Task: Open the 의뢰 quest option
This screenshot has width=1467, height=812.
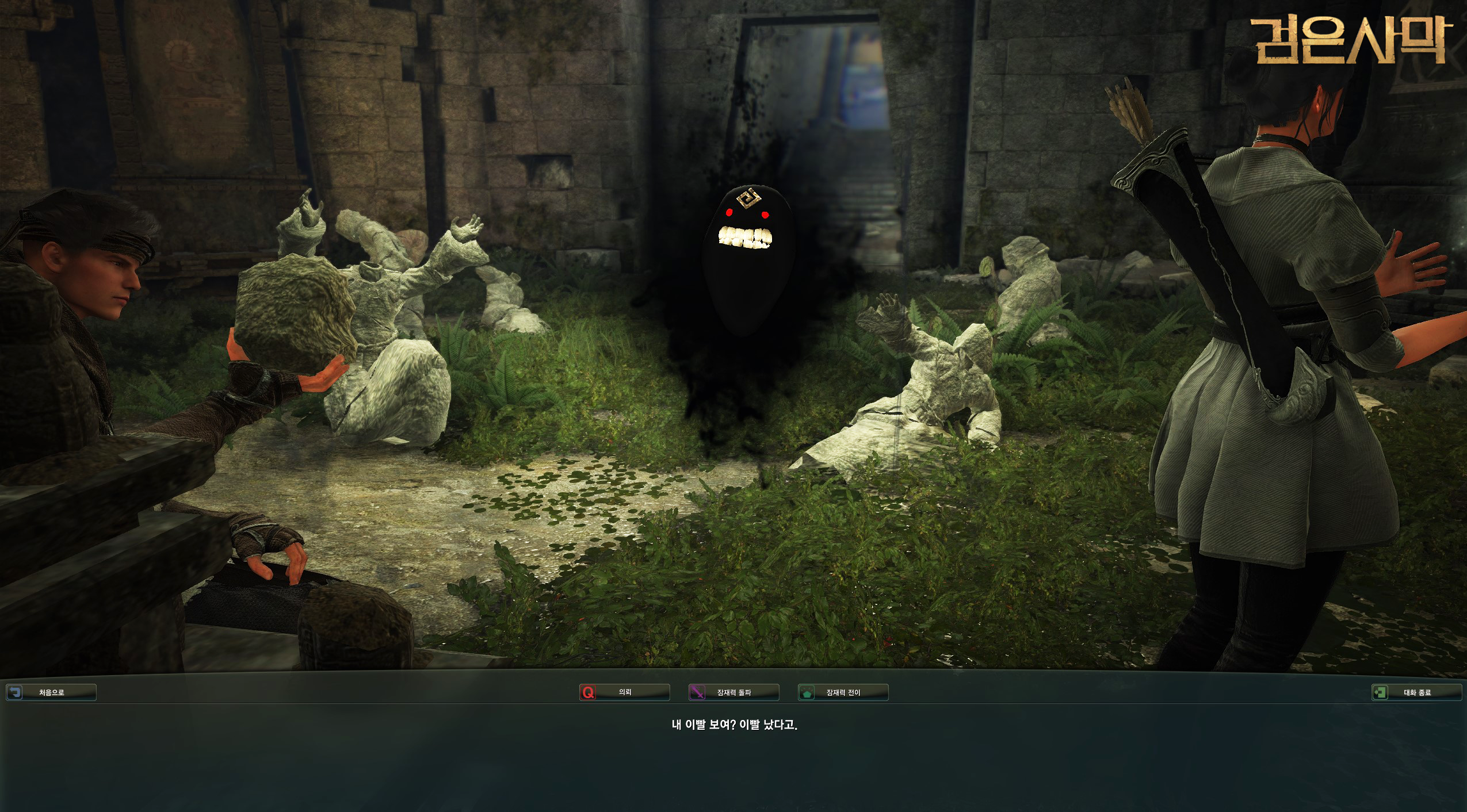Action: pos(624,692)
